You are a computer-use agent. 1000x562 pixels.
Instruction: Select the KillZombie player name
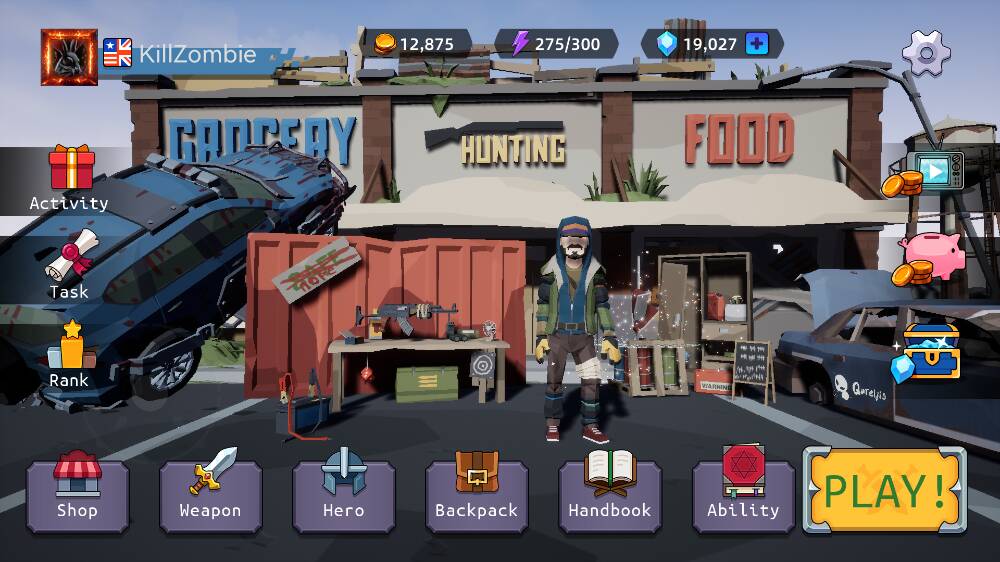click(x=197, y=54)
